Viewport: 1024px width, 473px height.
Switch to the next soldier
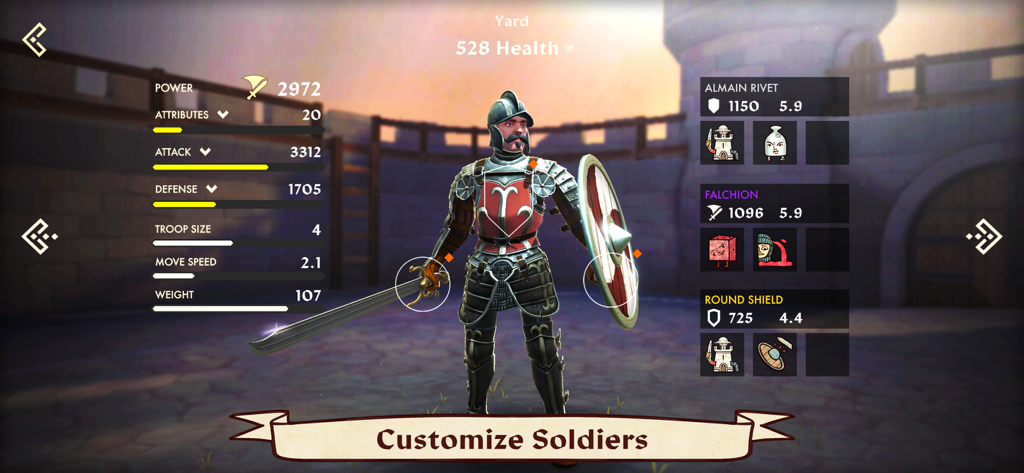click(984, 237)
